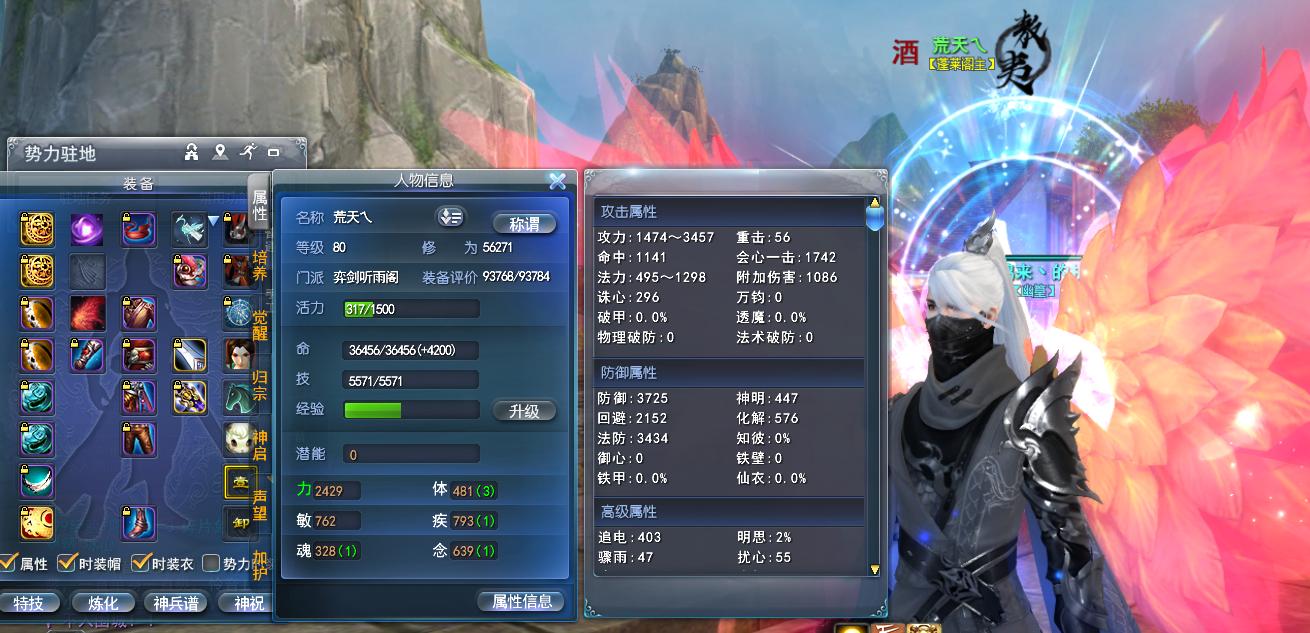The width and height of the screenshot is (1310, 633).
Task: Click the 升级 level-up button
Action: click(525, 411)
